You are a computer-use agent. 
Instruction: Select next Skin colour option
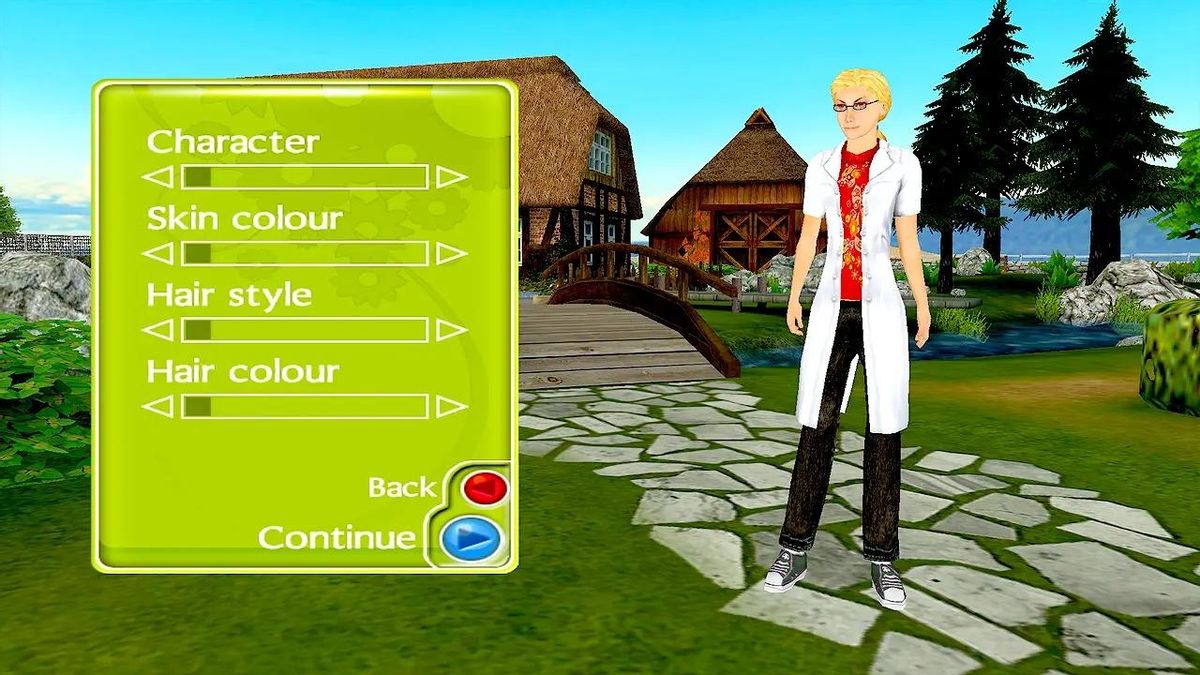point(451,254)
